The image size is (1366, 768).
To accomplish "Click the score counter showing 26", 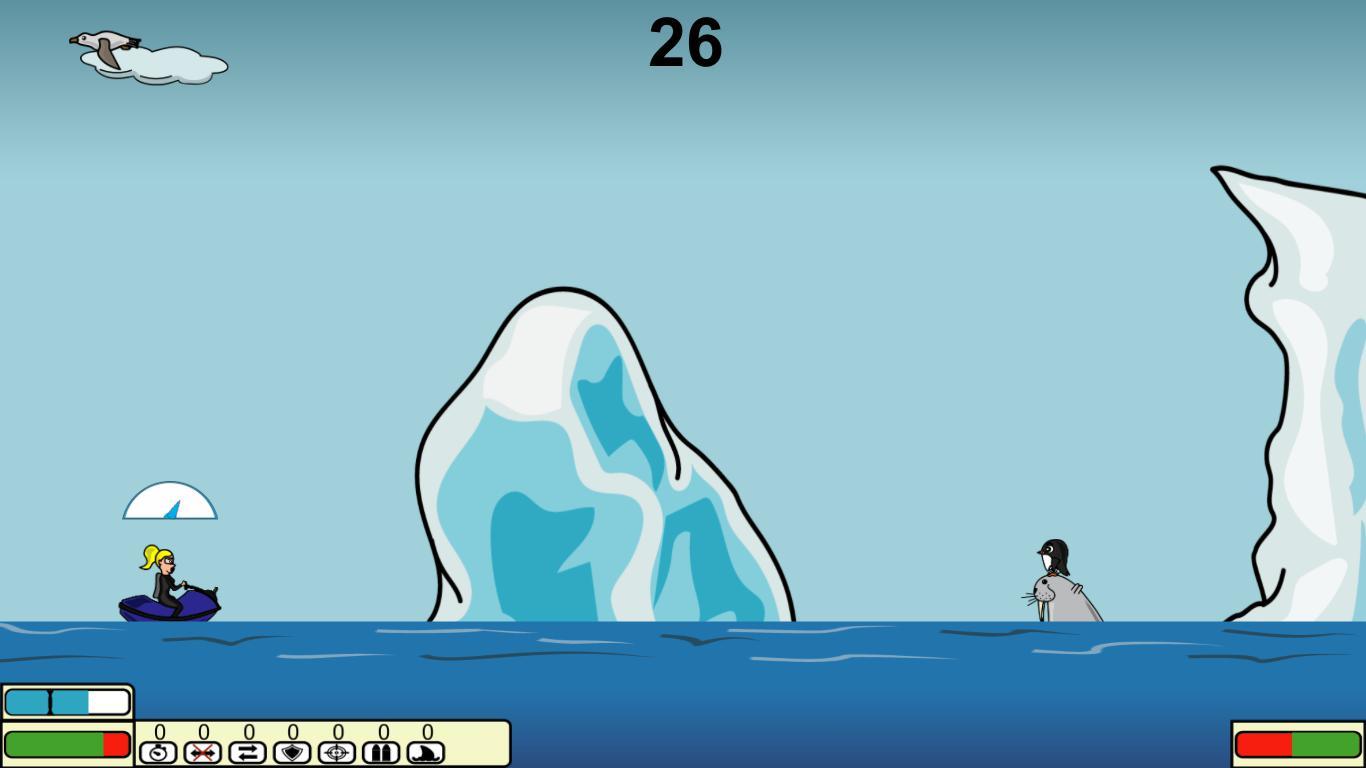I will [686, 44].
